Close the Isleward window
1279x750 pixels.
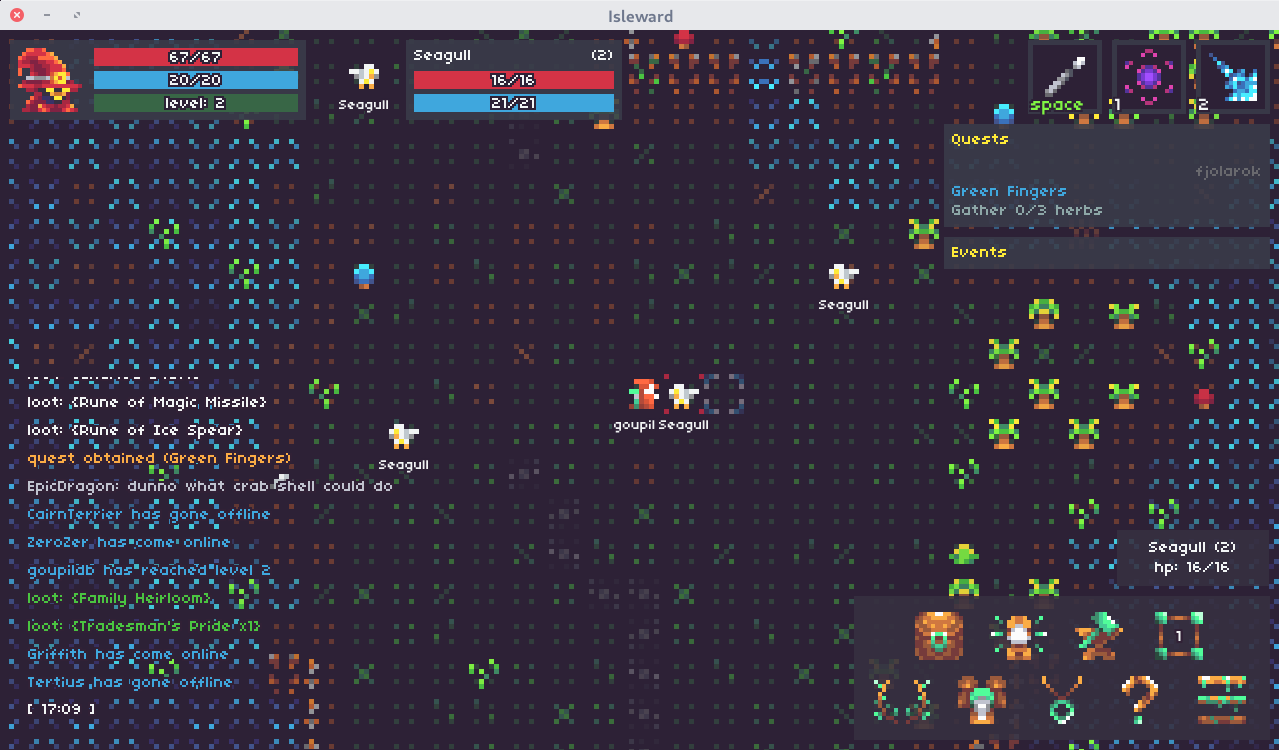(x=17, y=15)
